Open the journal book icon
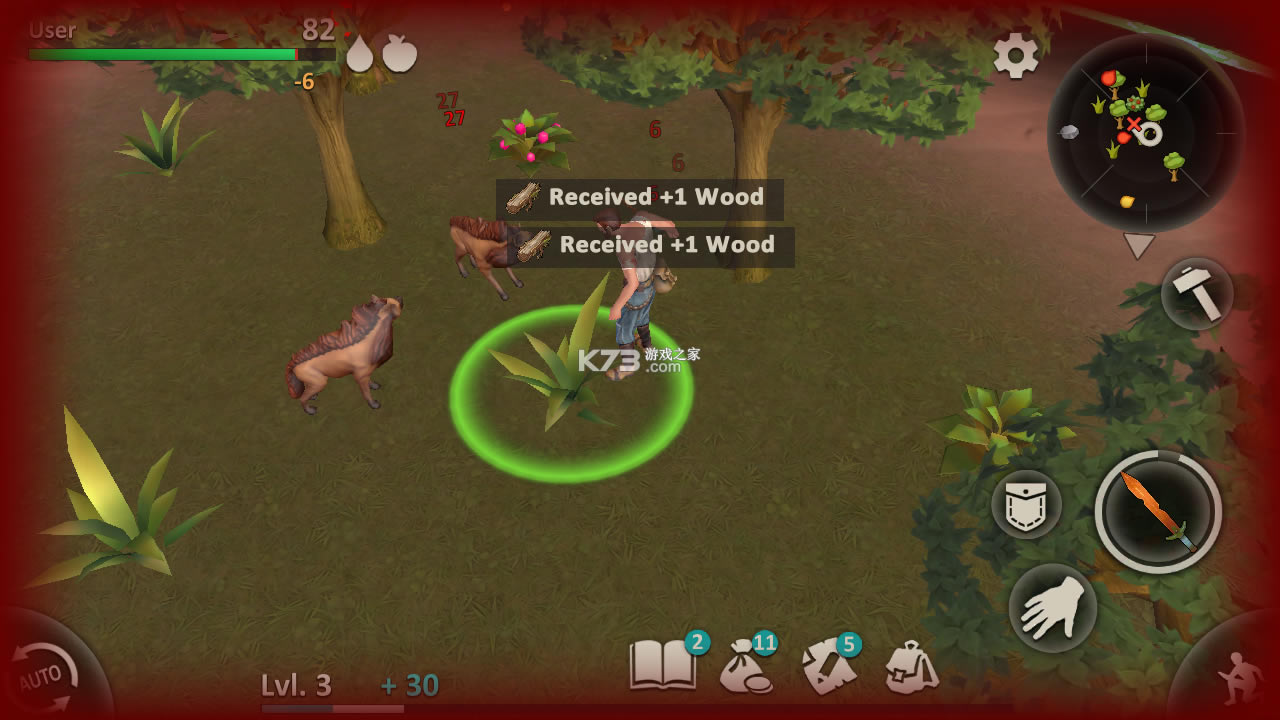1280x720 pixels. (x=662, y=665)
